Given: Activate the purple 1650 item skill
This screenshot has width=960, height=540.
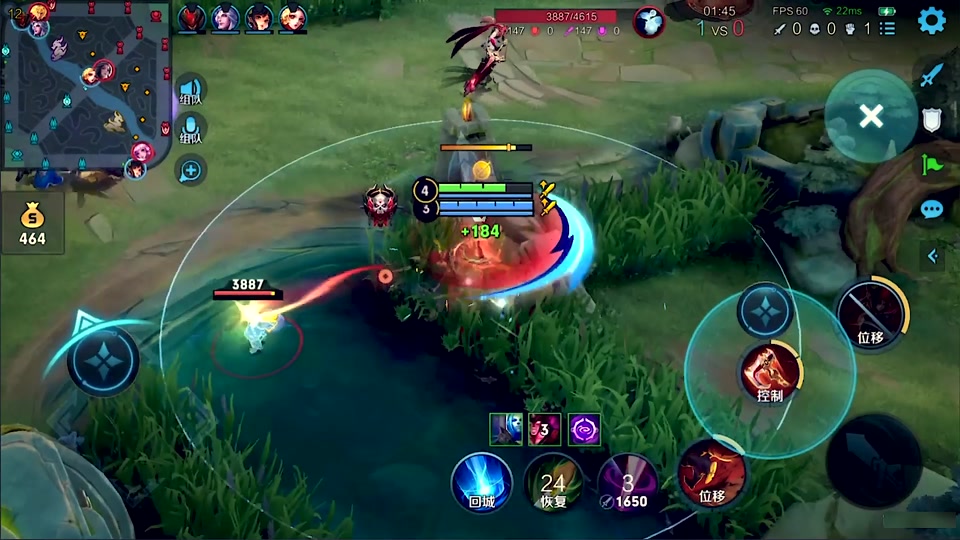Looking at the screenshot, I should (x=628, y=482).
